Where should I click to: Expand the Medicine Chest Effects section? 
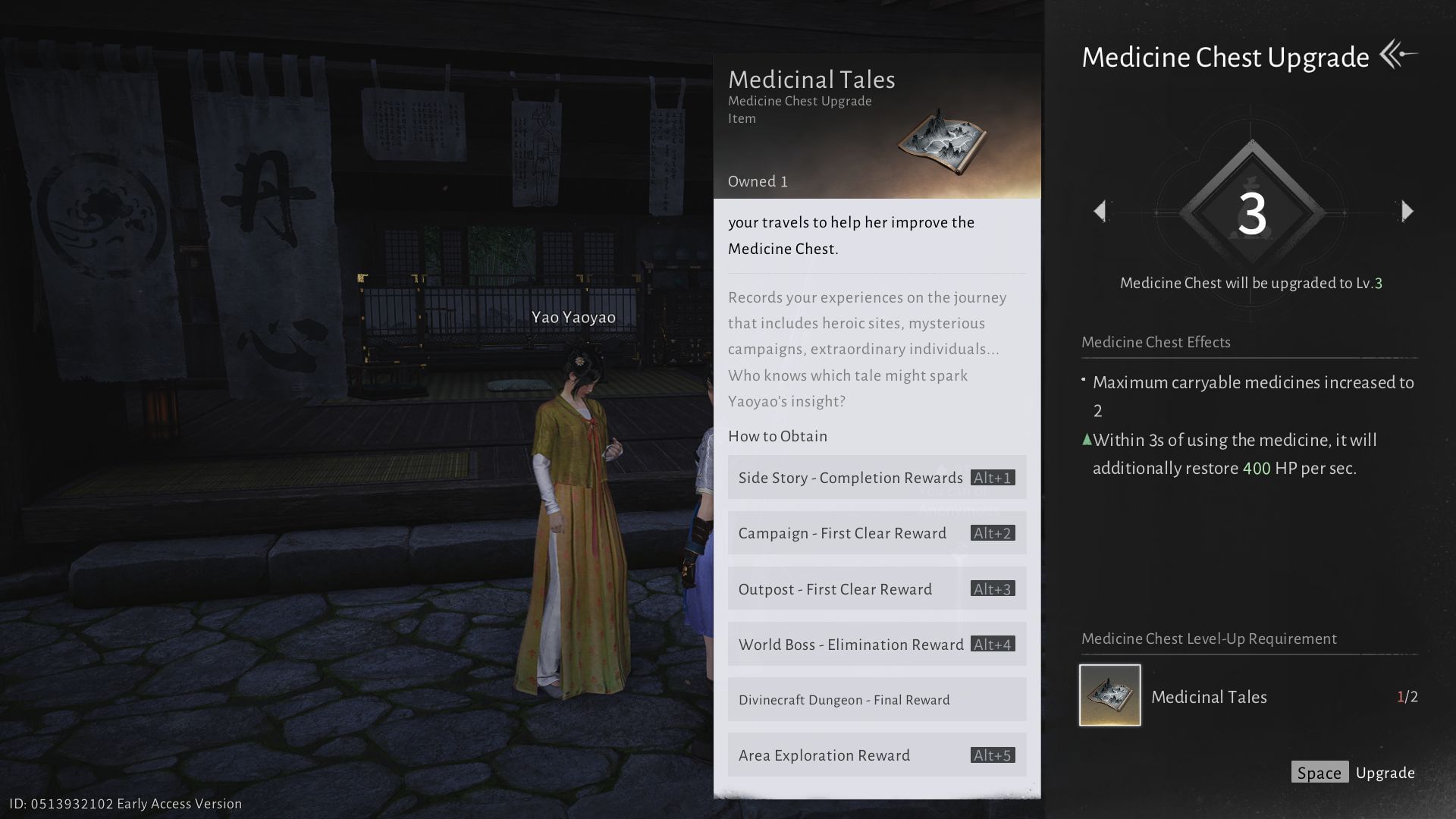(x=1155, y=342)
